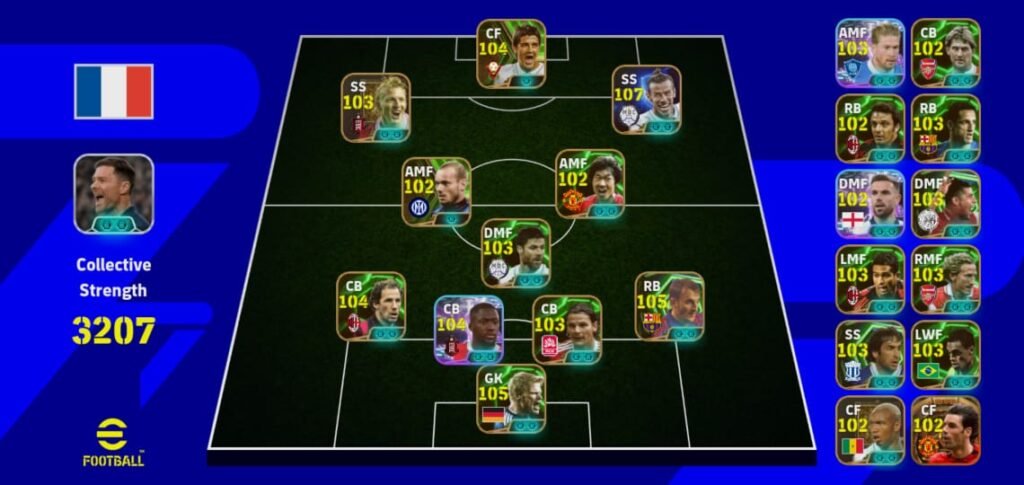Select the AMF 102 card with Inter badge

436,191
